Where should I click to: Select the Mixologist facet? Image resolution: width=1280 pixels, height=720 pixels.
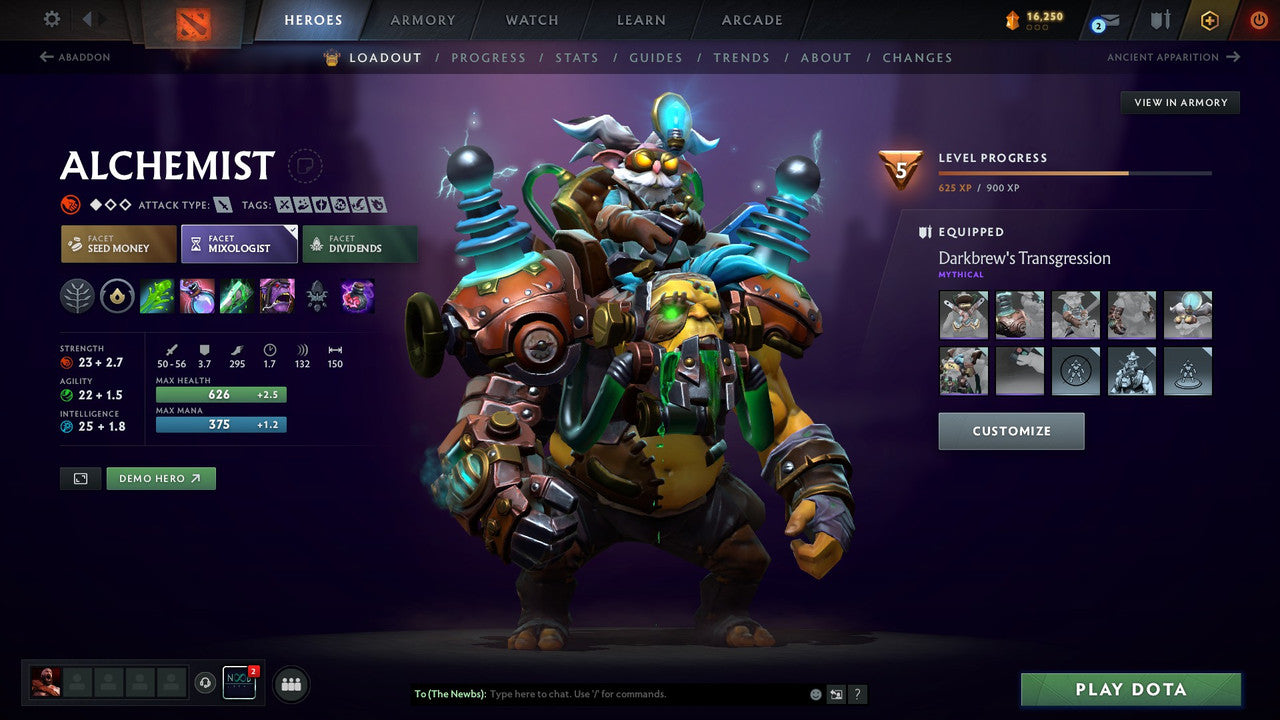tap(239, 243)
